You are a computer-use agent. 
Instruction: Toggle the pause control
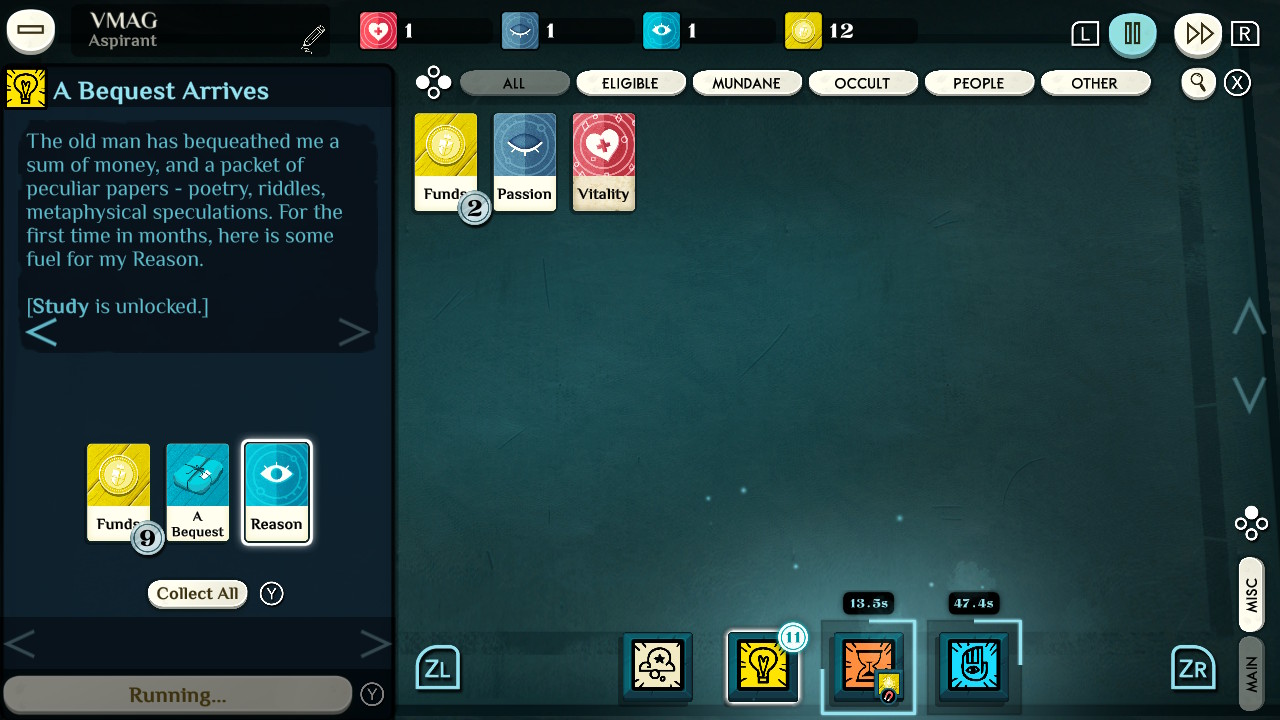point(1133,33)
